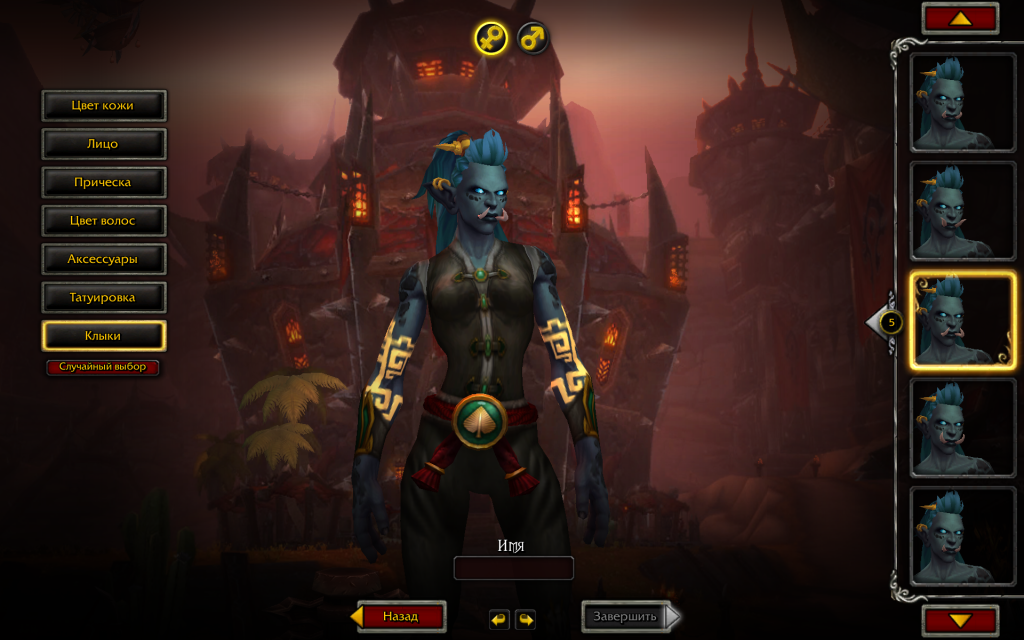The image size is (1024, 640).
Task: Click the Имя name input field
Action: click(x=513, y=568)
